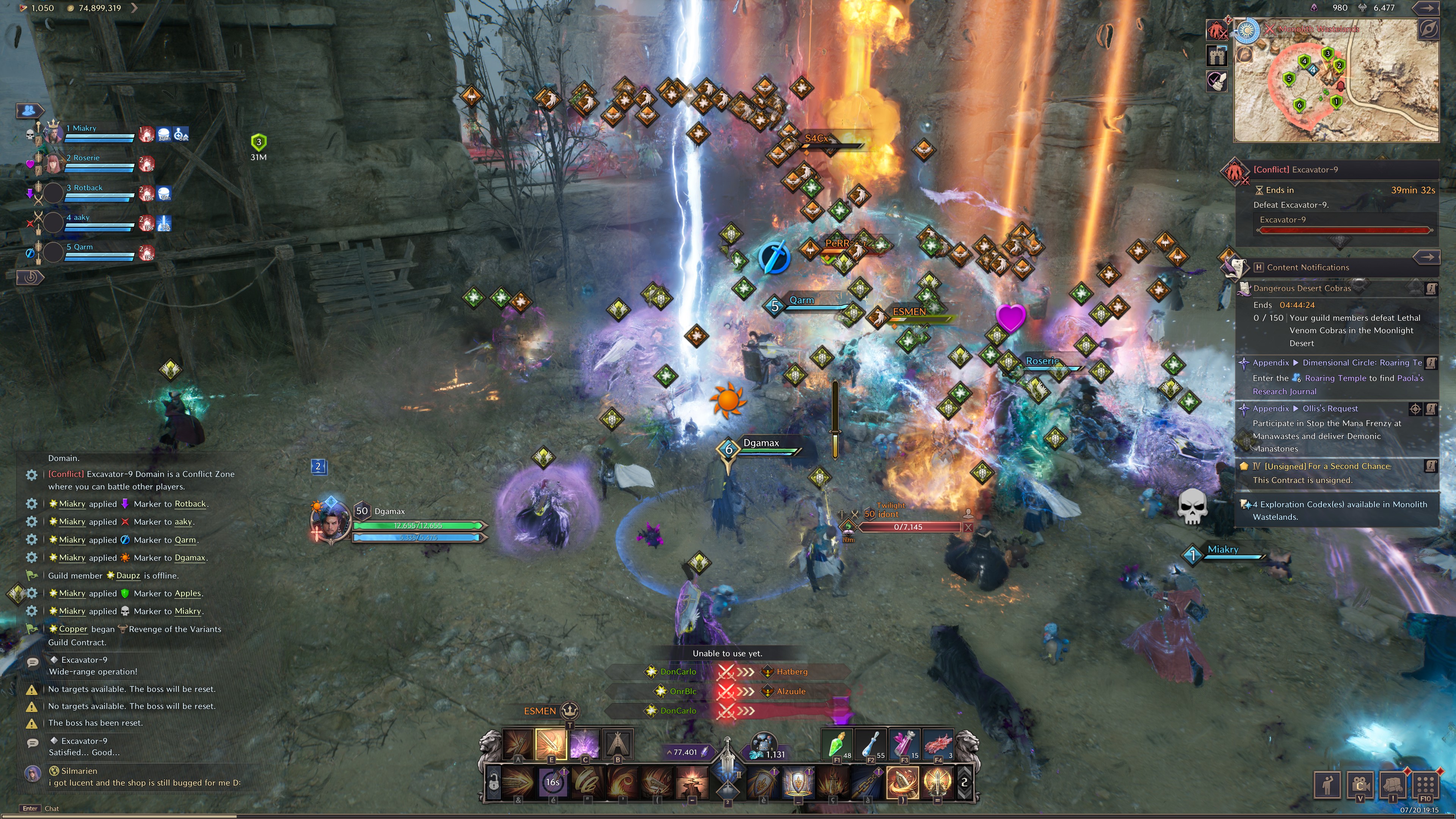The height and width of the screenshot is (819, 1456).
Task: Use the blue mana potion quick slot
Action: coord(871,744)
